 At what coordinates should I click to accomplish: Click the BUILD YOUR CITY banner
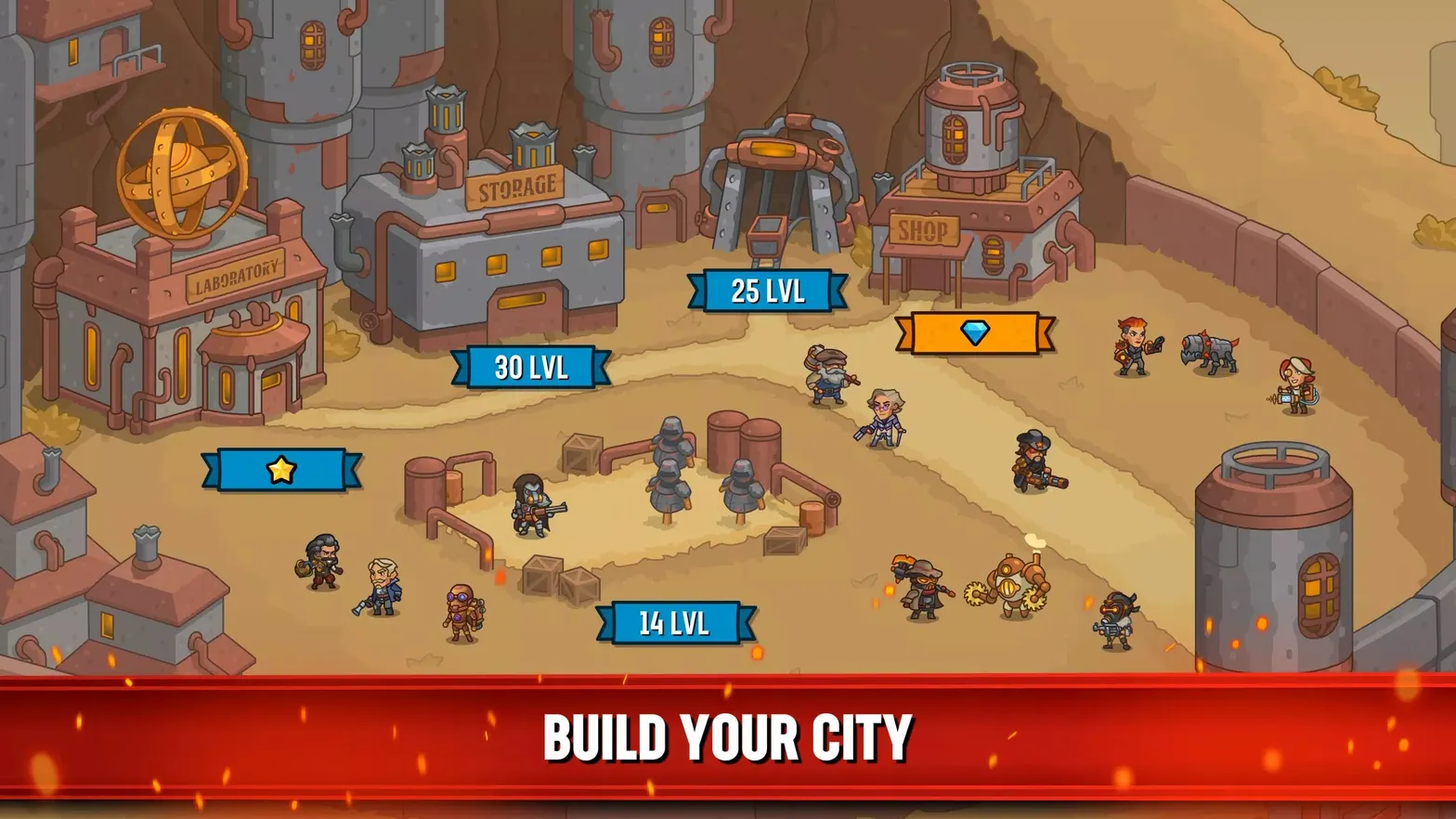(728, 736)
